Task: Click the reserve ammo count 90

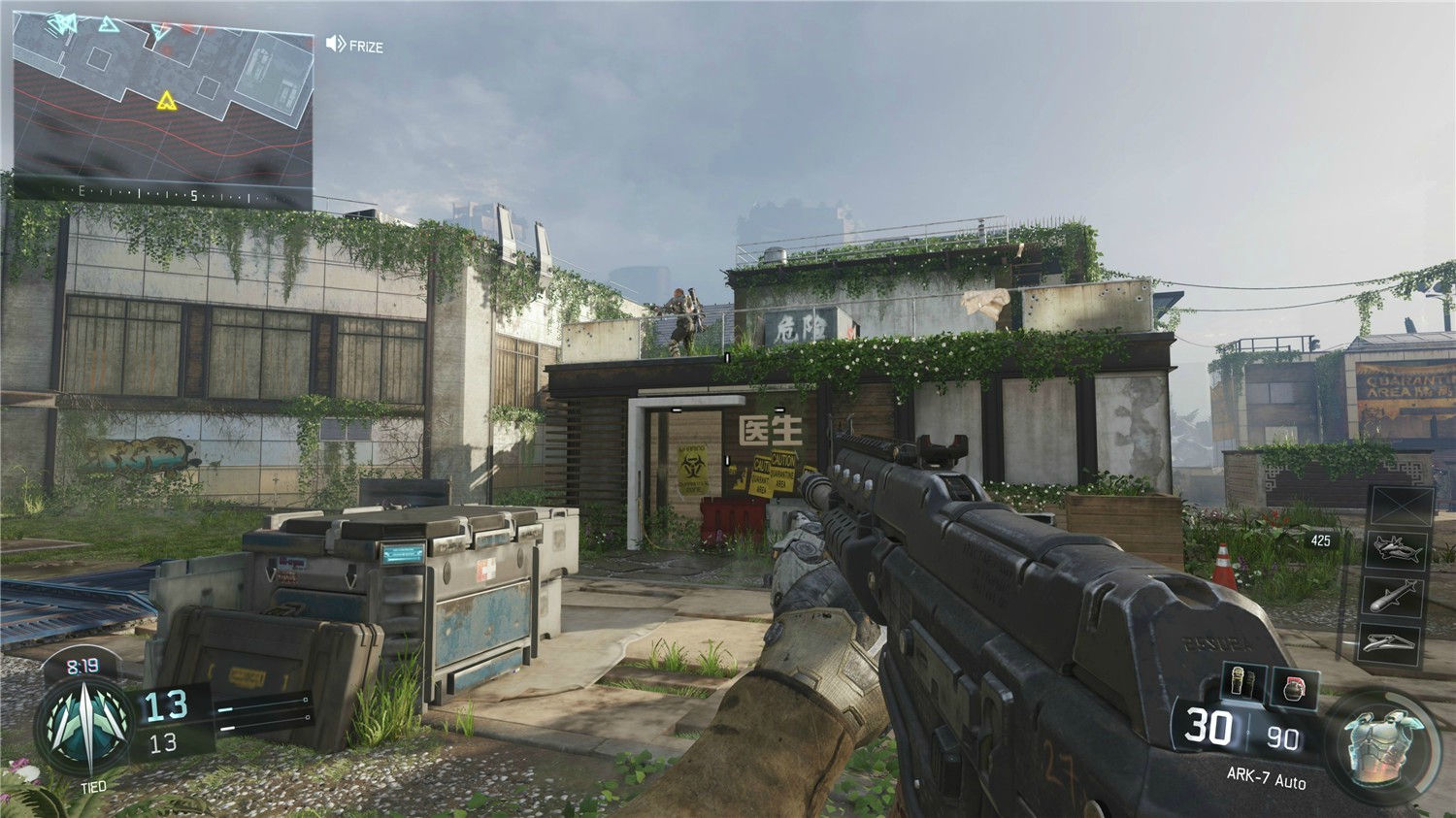Action: click(x=1282, y=737)
